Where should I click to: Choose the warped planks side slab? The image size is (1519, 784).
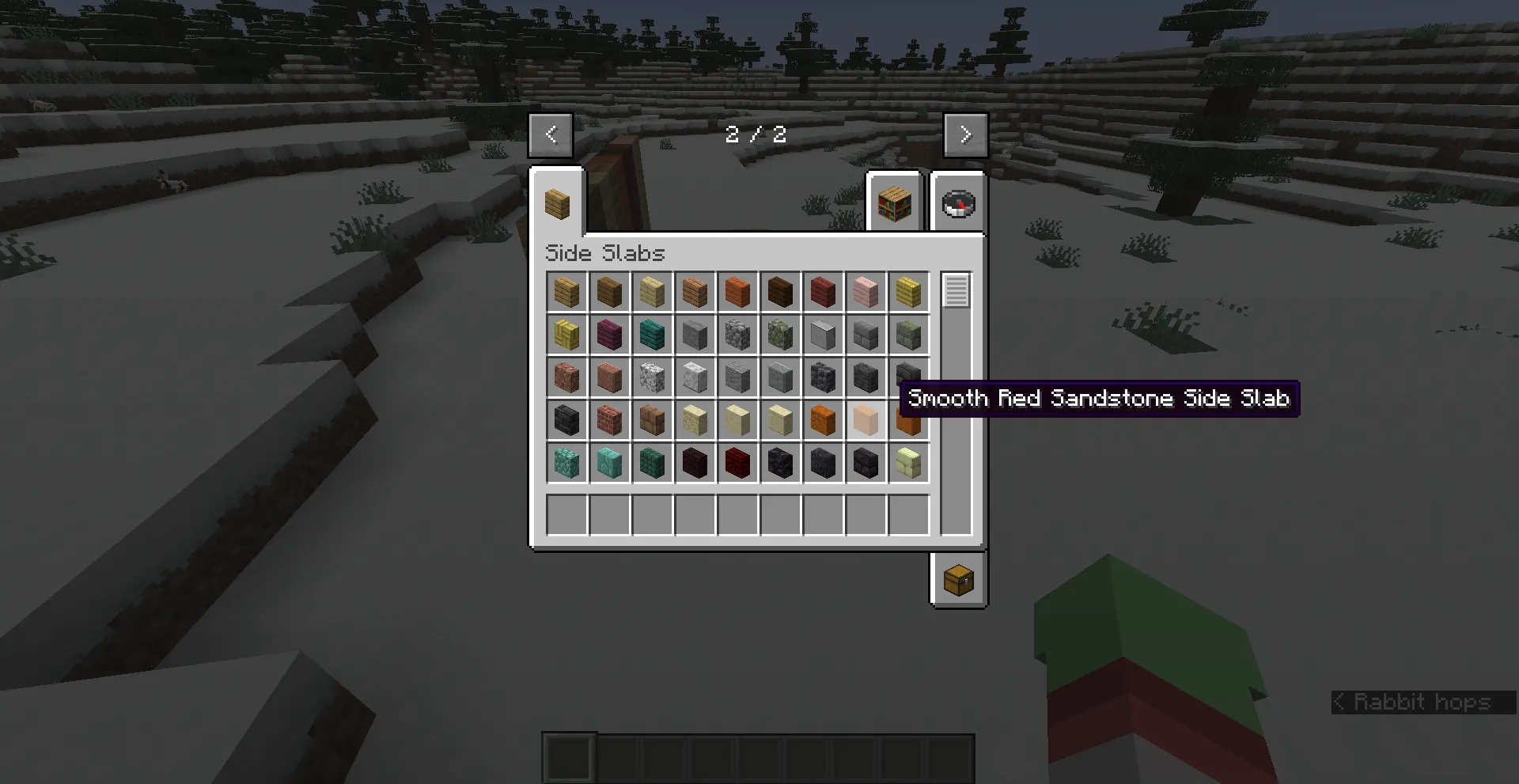(x=652, y=335)
